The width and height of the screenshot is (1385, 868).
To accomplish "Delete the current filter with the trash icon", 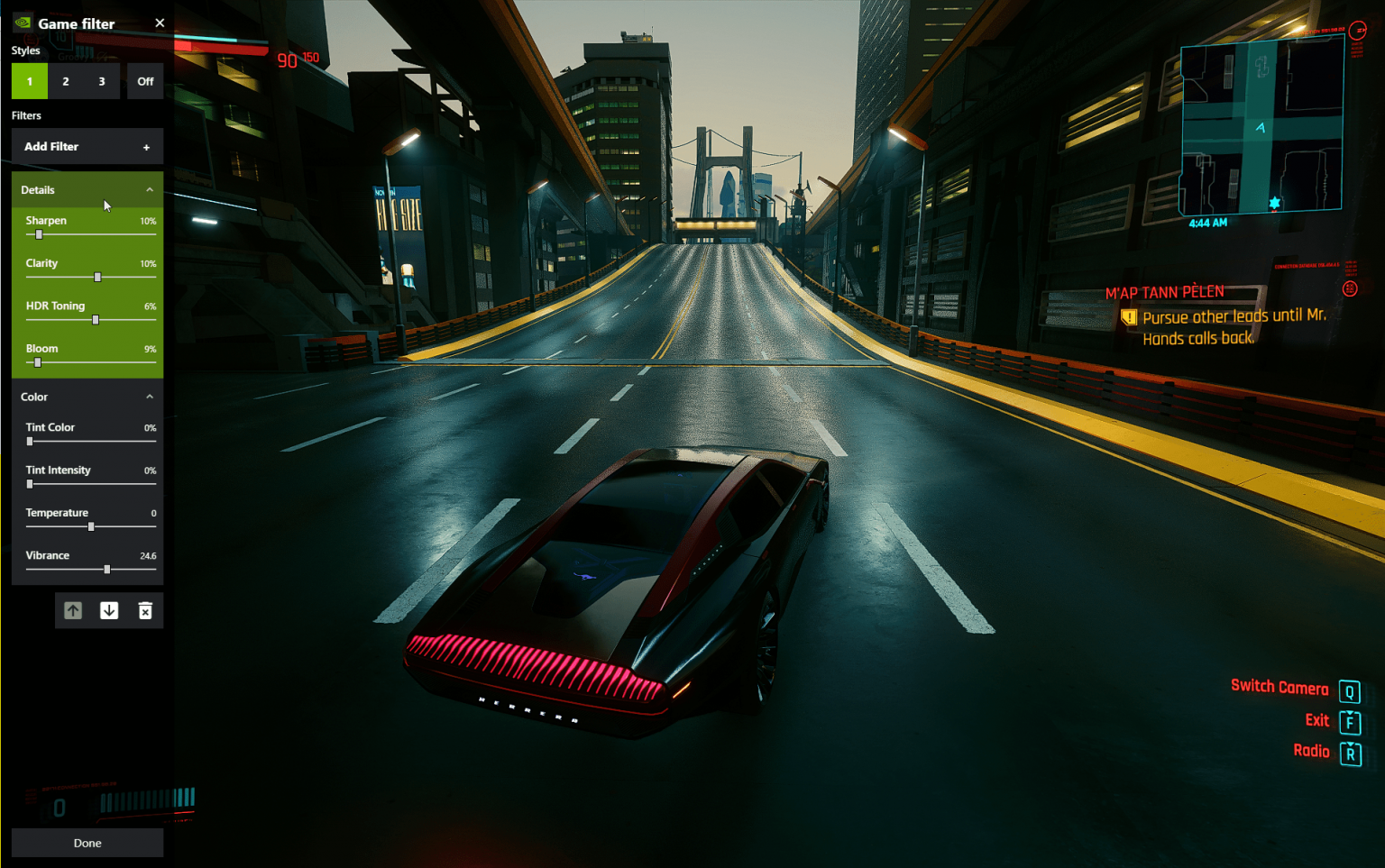I will pyautogui.click(x=144, y=610).
